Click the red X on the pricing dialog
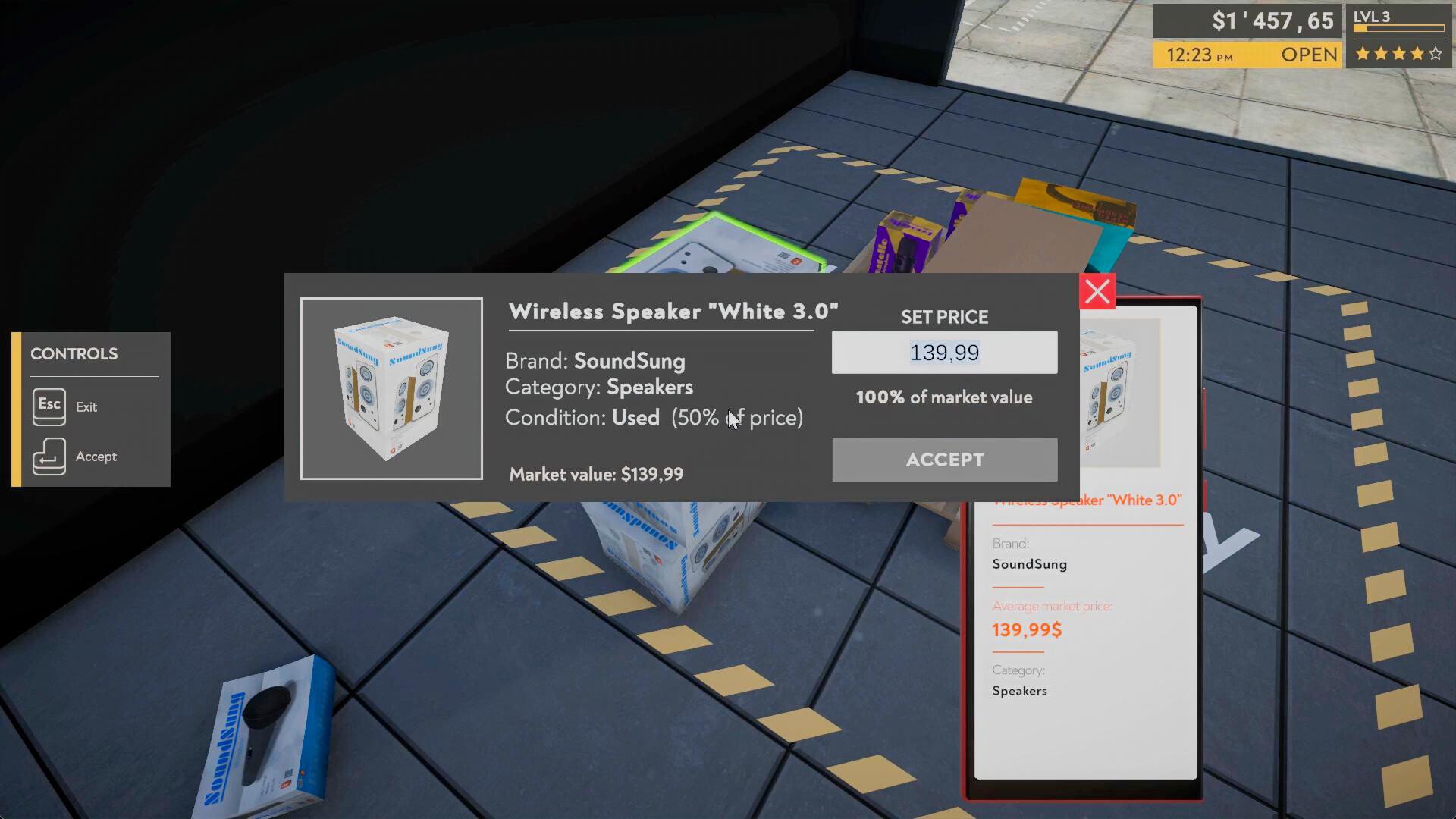The width and height of the screenshot is (1456, 819). tap(1097, 292)
